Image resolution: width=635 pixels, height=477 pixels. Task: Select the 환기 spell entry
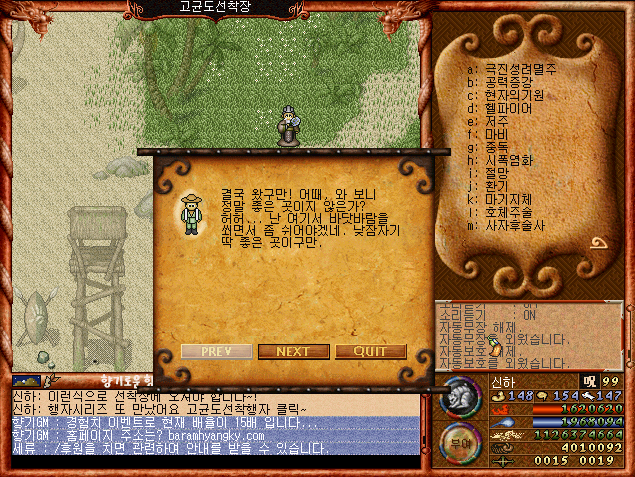[x=498, y=186]
